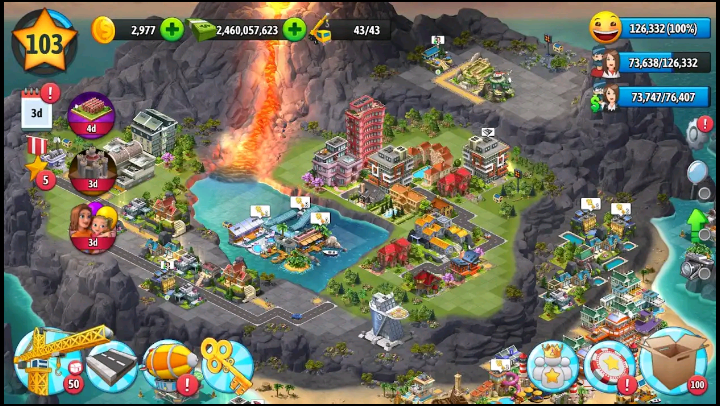720x406 pixels.
Task: Open the calendar event with 3d timer
Action: tap(37, 109)
